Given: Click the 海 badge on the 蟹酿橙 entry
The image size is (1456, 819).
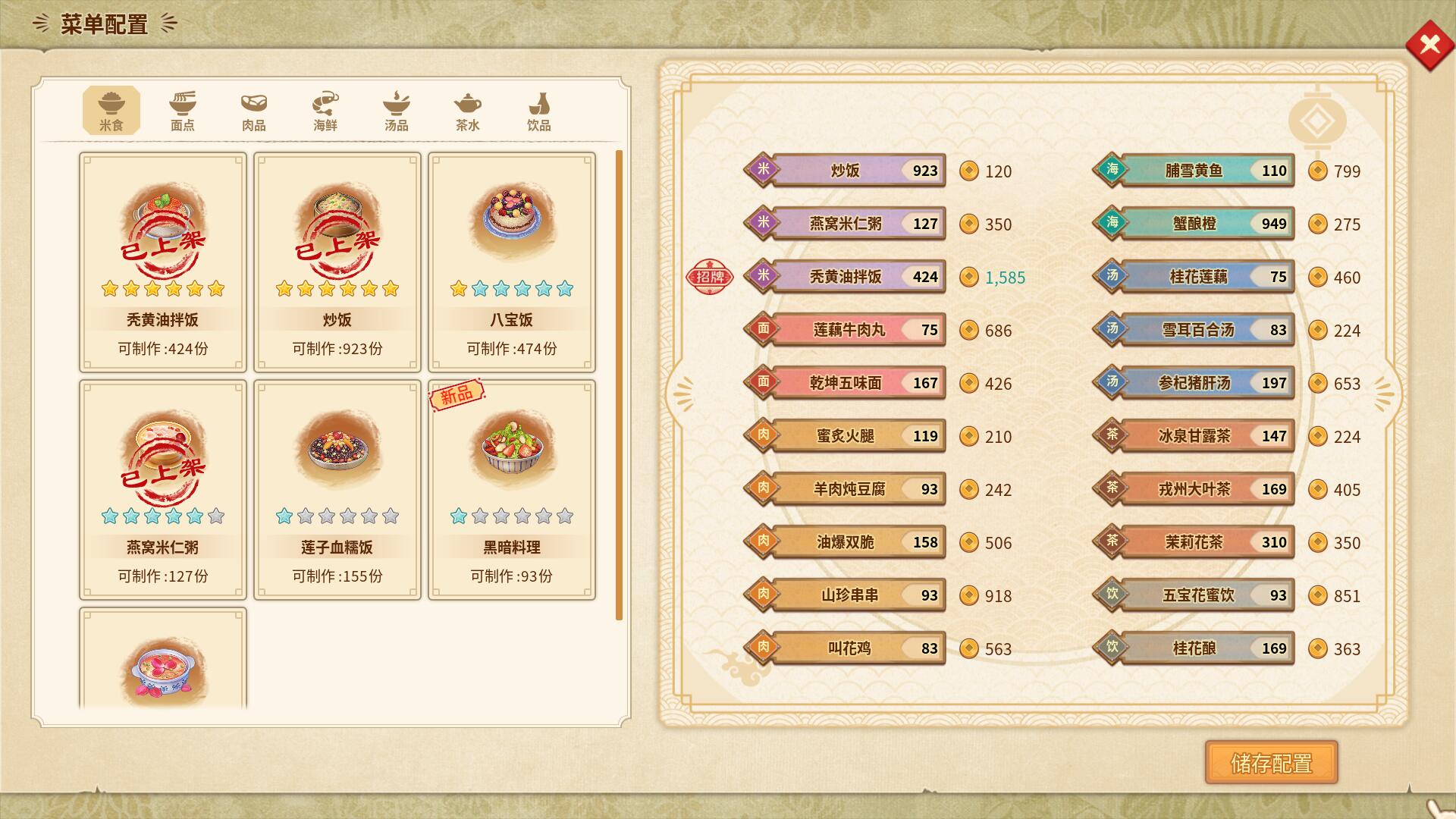Looking at the screenshot, I should point(1114,224).
